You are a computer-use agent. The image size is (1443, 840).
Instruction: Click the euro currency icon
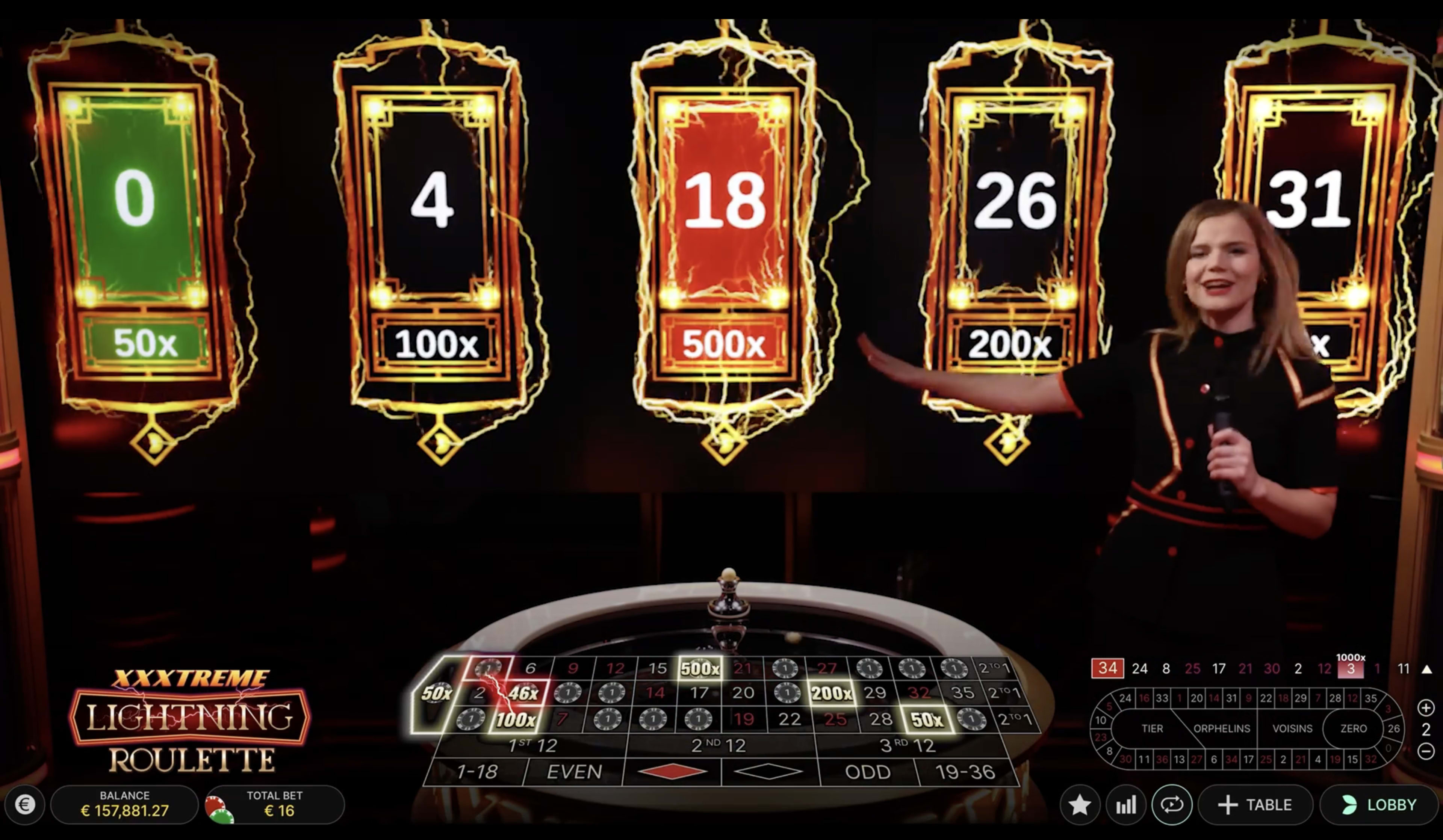24,804
